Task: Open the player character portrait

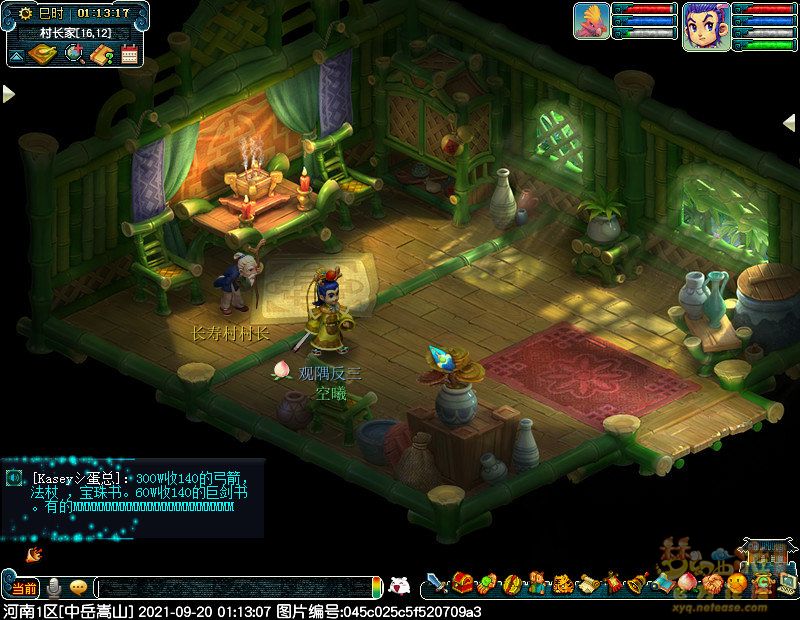Action: click(x=706, y=25)
